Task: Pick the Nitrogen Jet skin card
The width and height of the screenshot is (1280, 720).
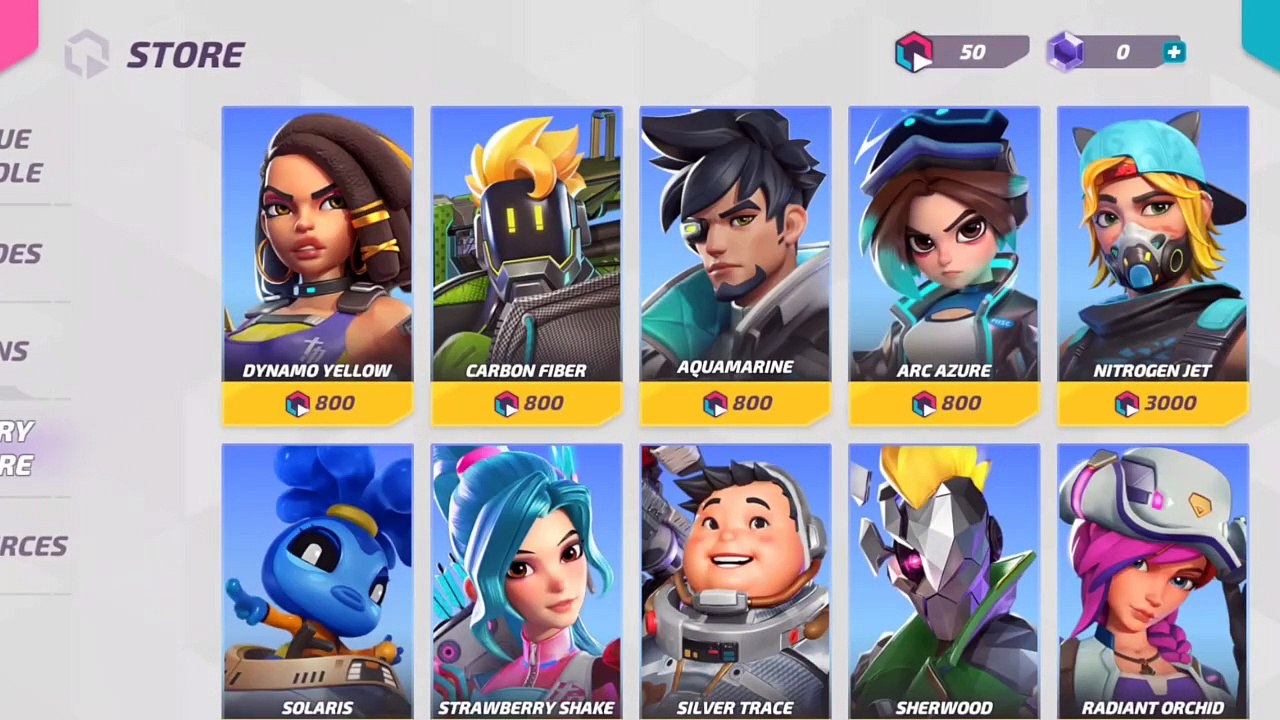Action: (1153, 245)
